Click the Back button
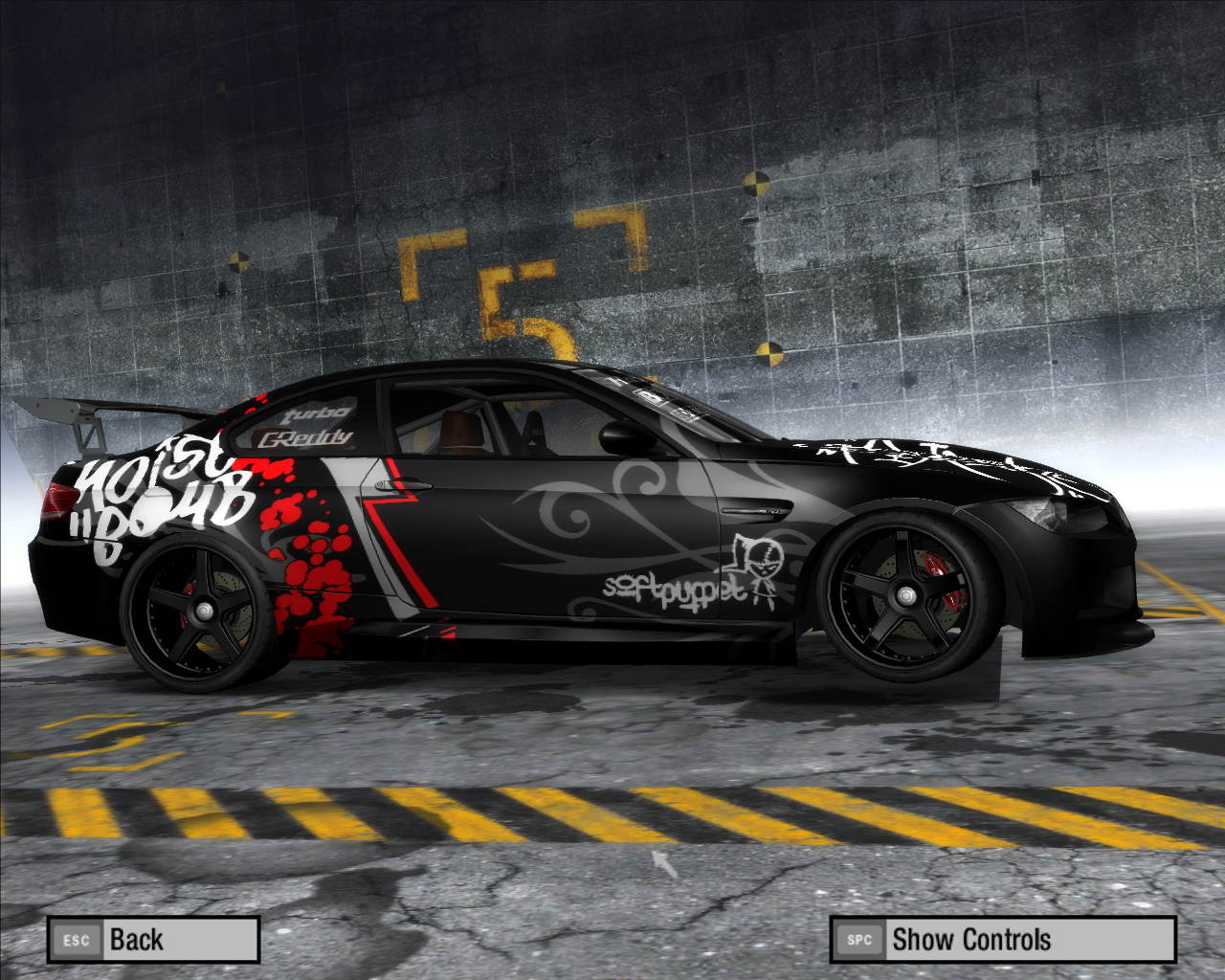This screenshot has height=980, width=1225. (153, 940)
